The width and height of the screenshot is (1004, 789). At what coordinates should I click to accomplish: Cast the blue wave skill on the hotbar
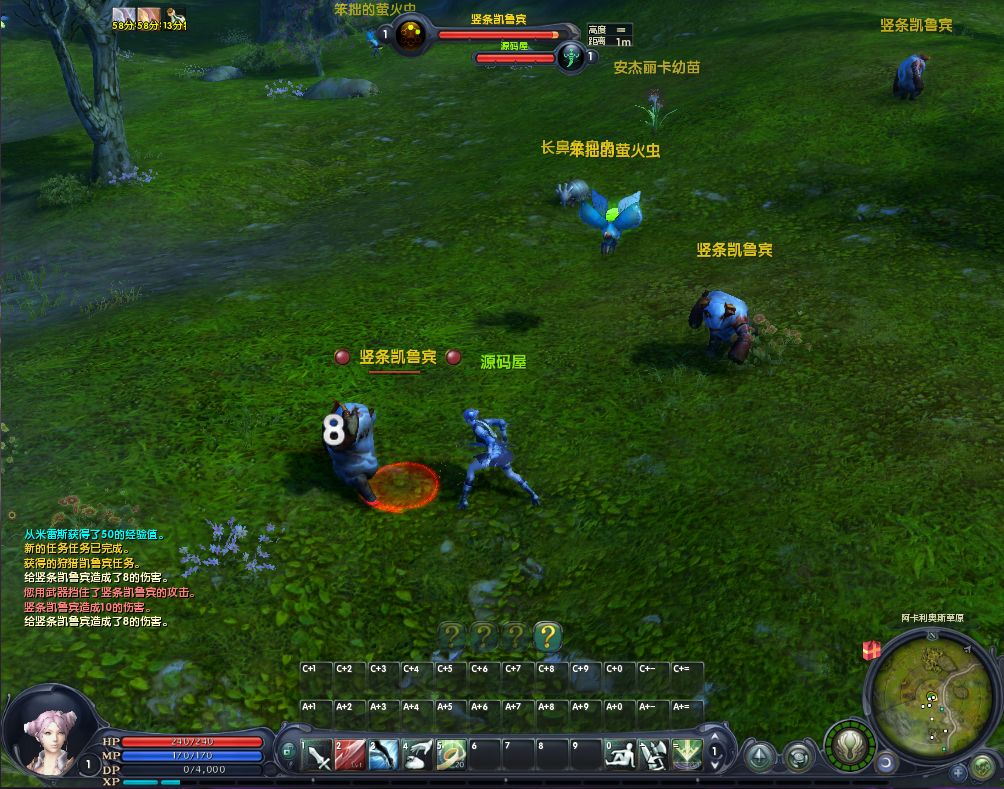coord(384,754)
